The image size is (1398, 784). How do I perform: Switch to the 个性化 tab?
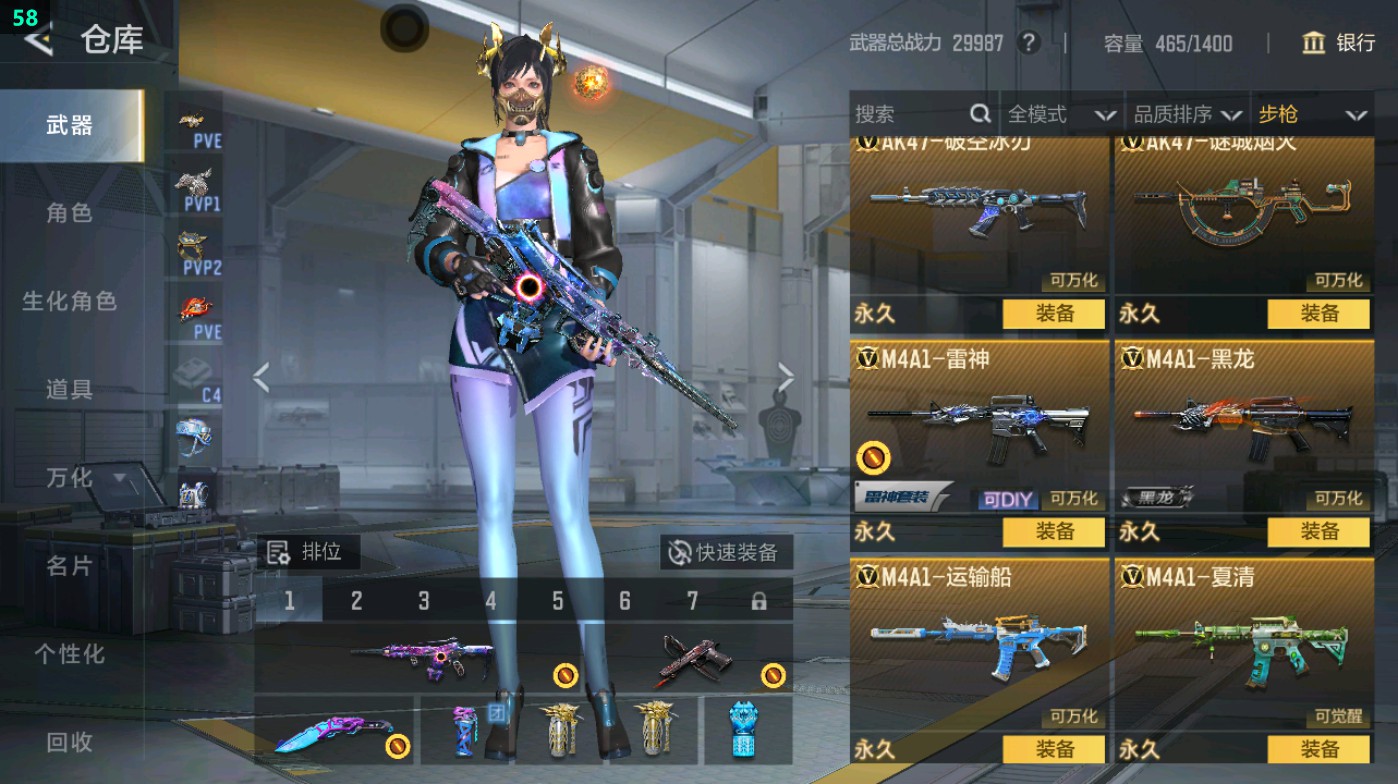coord(69,654)
